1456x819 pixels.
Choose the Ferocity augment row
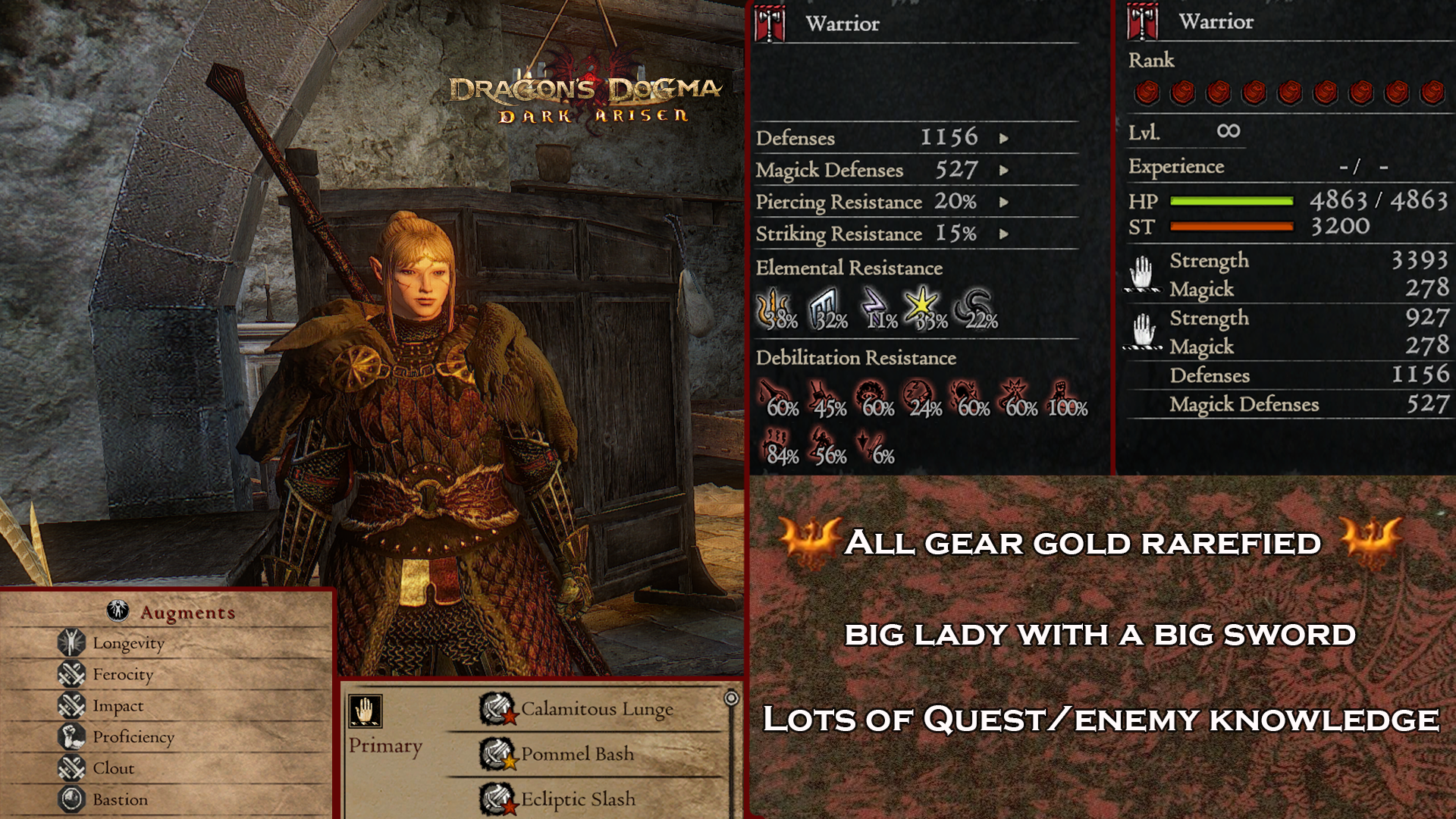(x=123, y=674)
